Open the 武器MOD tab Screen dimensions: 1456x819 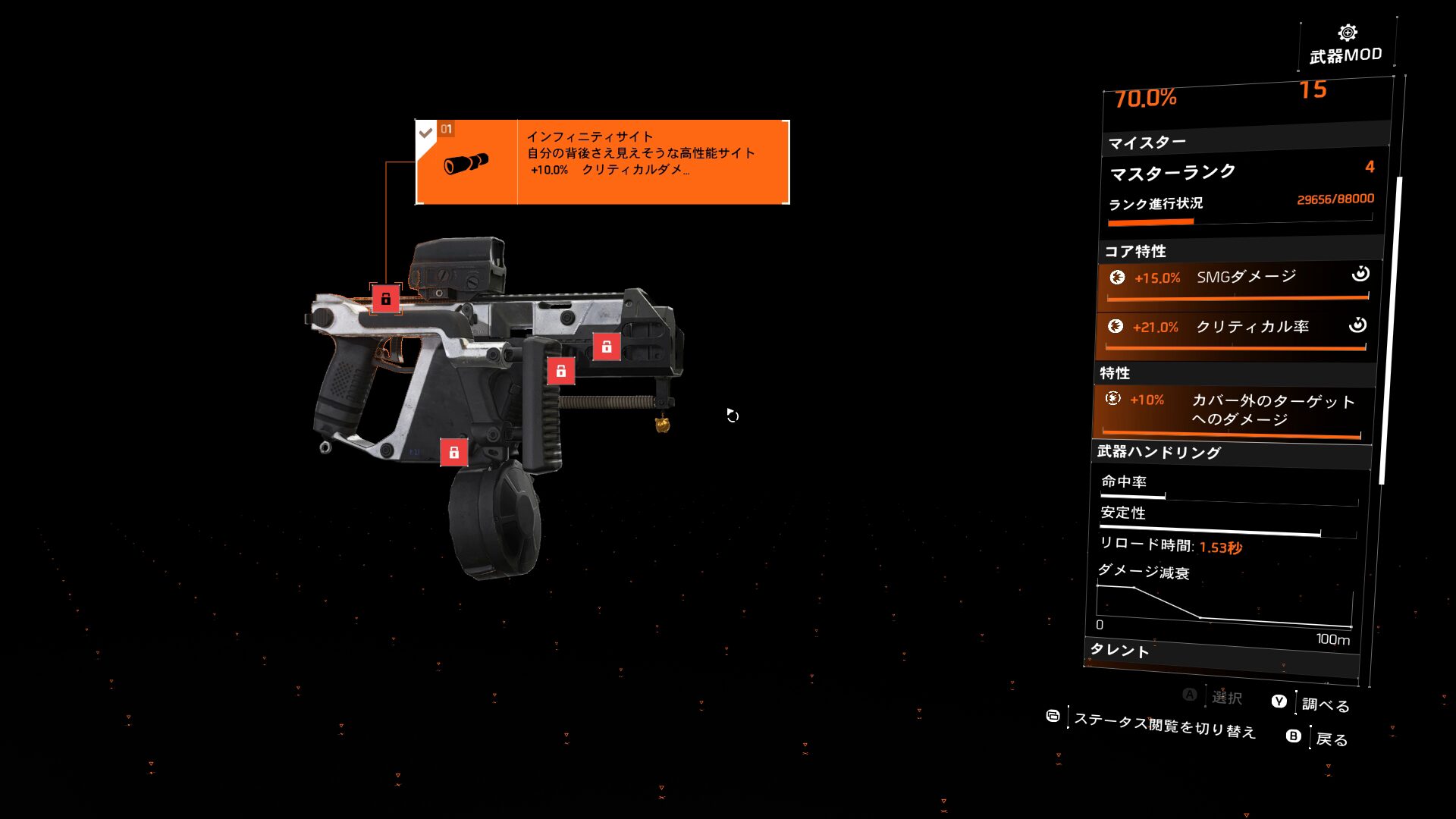coord(1347,45)
